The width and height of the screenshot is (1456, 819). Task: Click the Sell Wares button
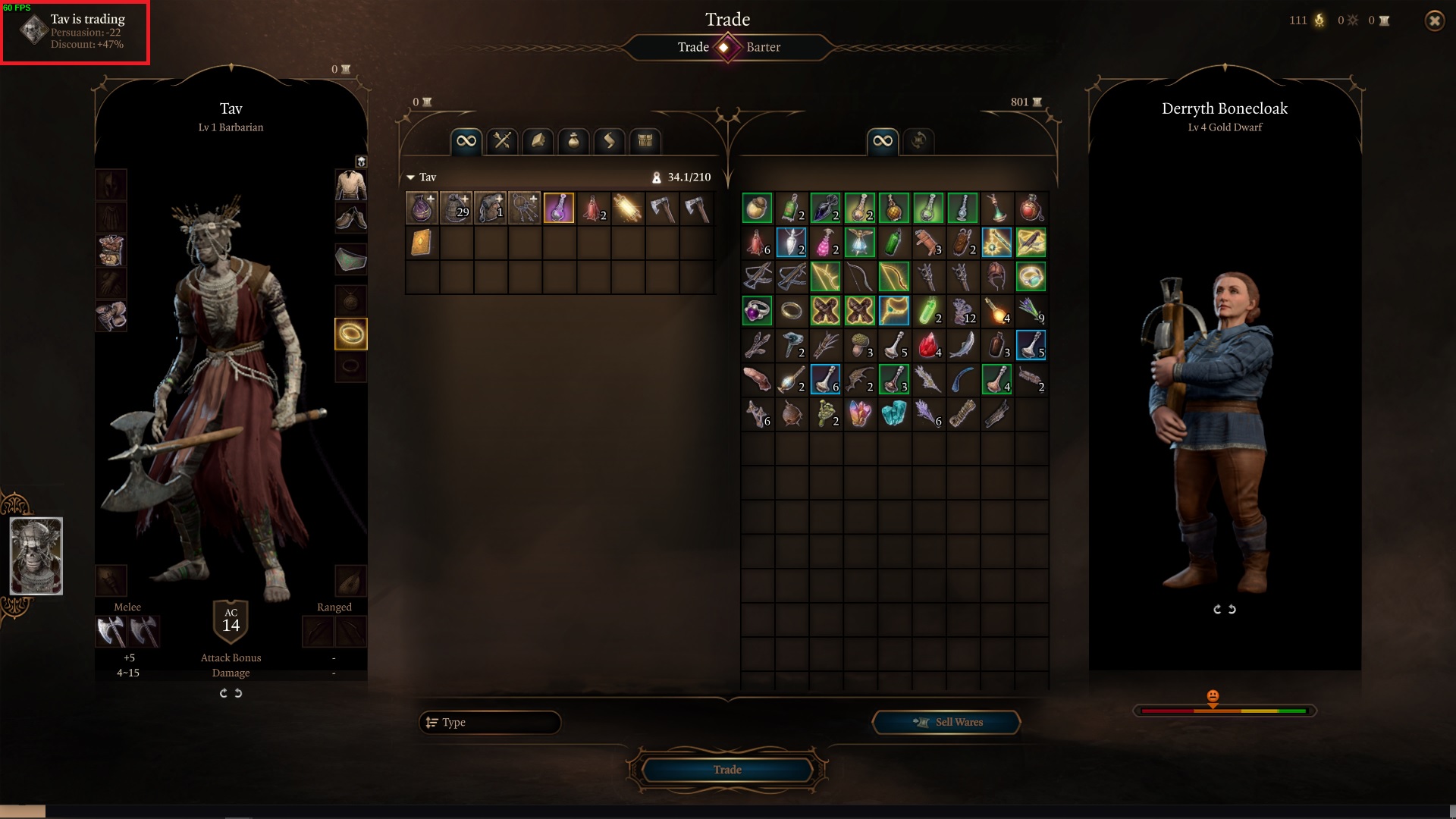946,723
